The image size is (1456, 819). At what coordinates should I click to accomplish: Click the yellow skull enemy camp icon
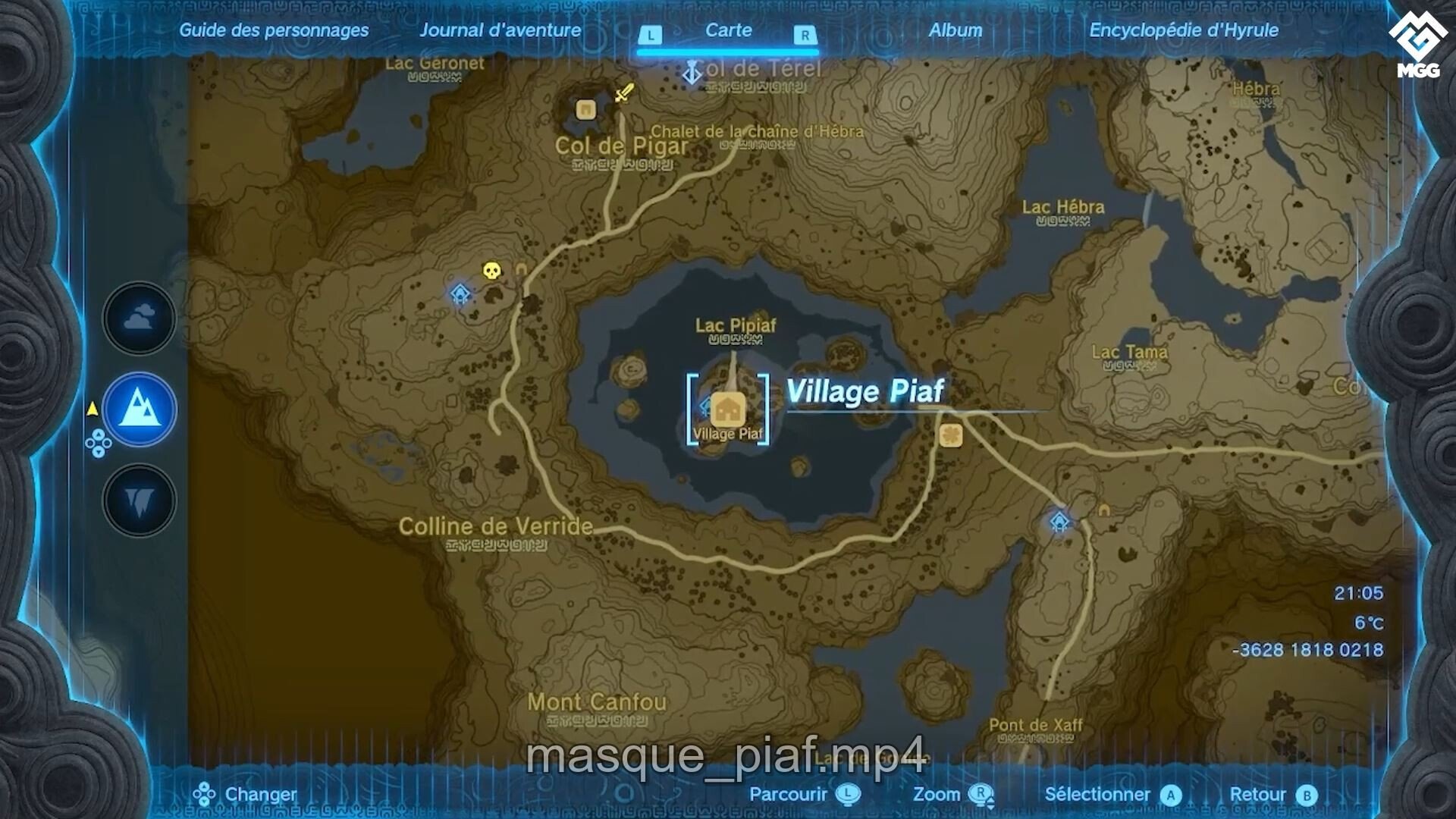[x=493, y=269]
